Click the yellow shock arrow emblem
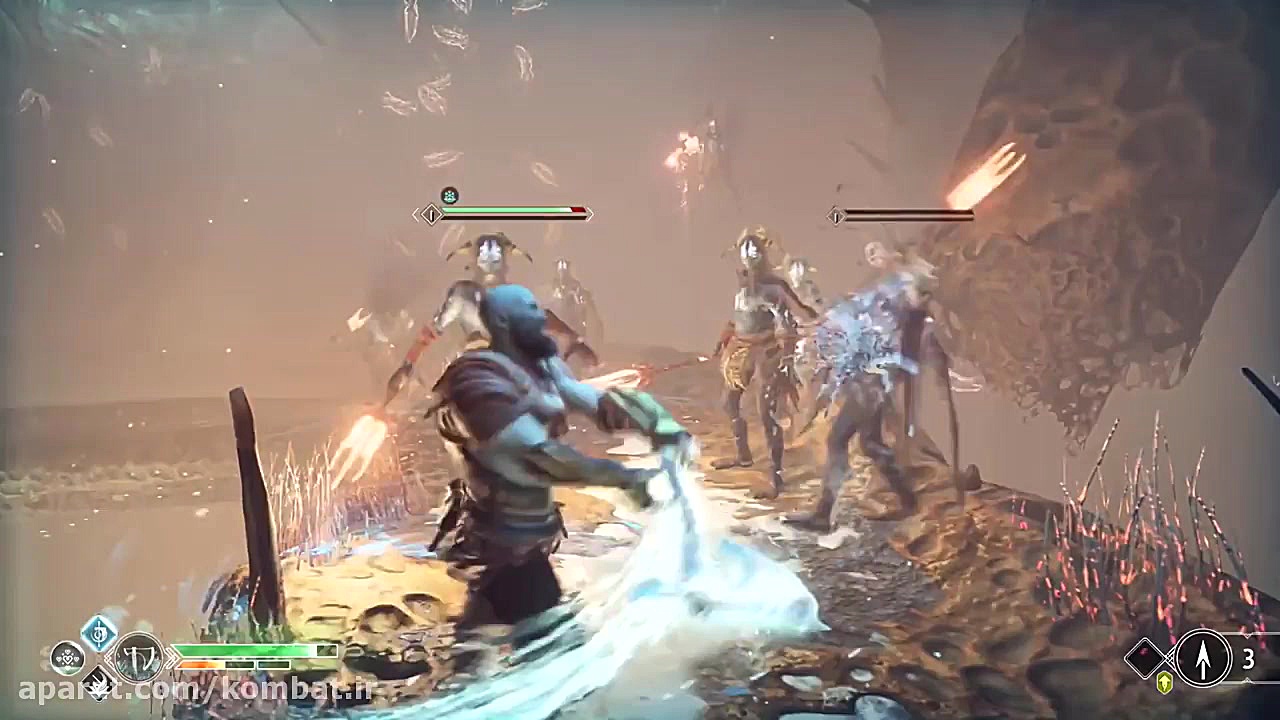The width and height of the screenshot is (1280, 720). pos(1163,681)
